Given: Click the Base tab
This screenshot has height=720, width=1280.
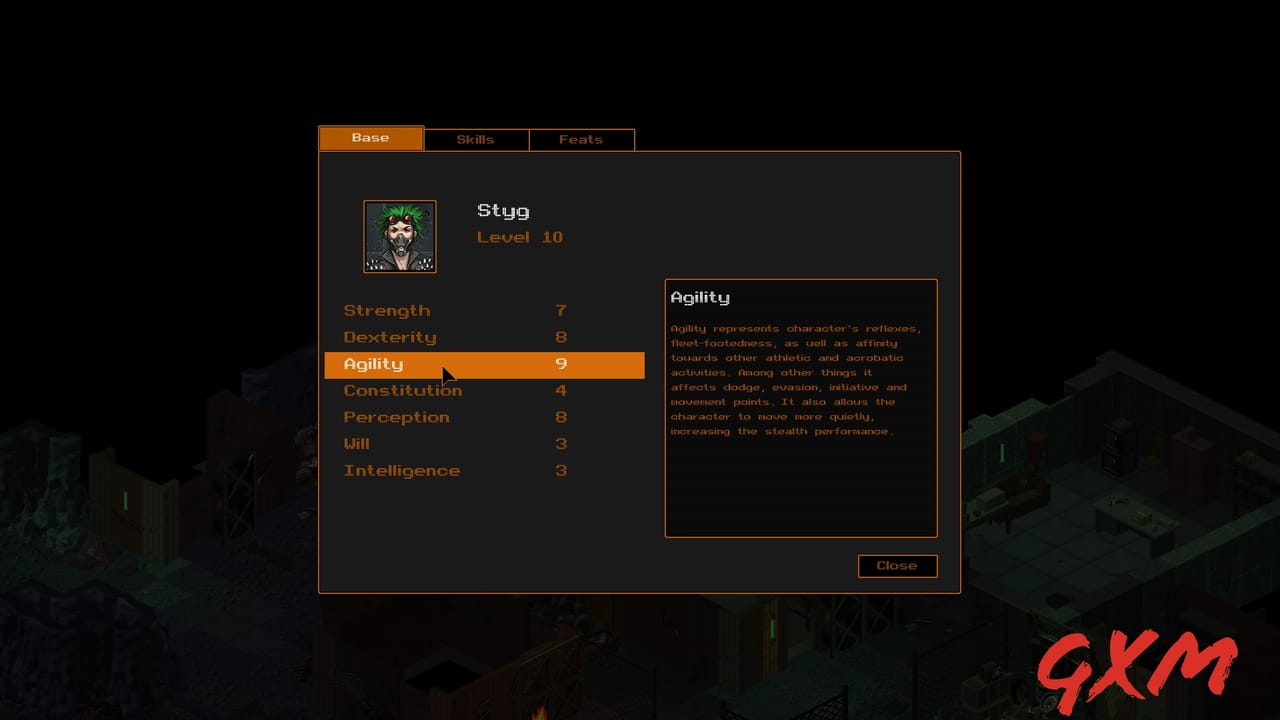Looking at the screenshot, I should (x=371, y=138).
